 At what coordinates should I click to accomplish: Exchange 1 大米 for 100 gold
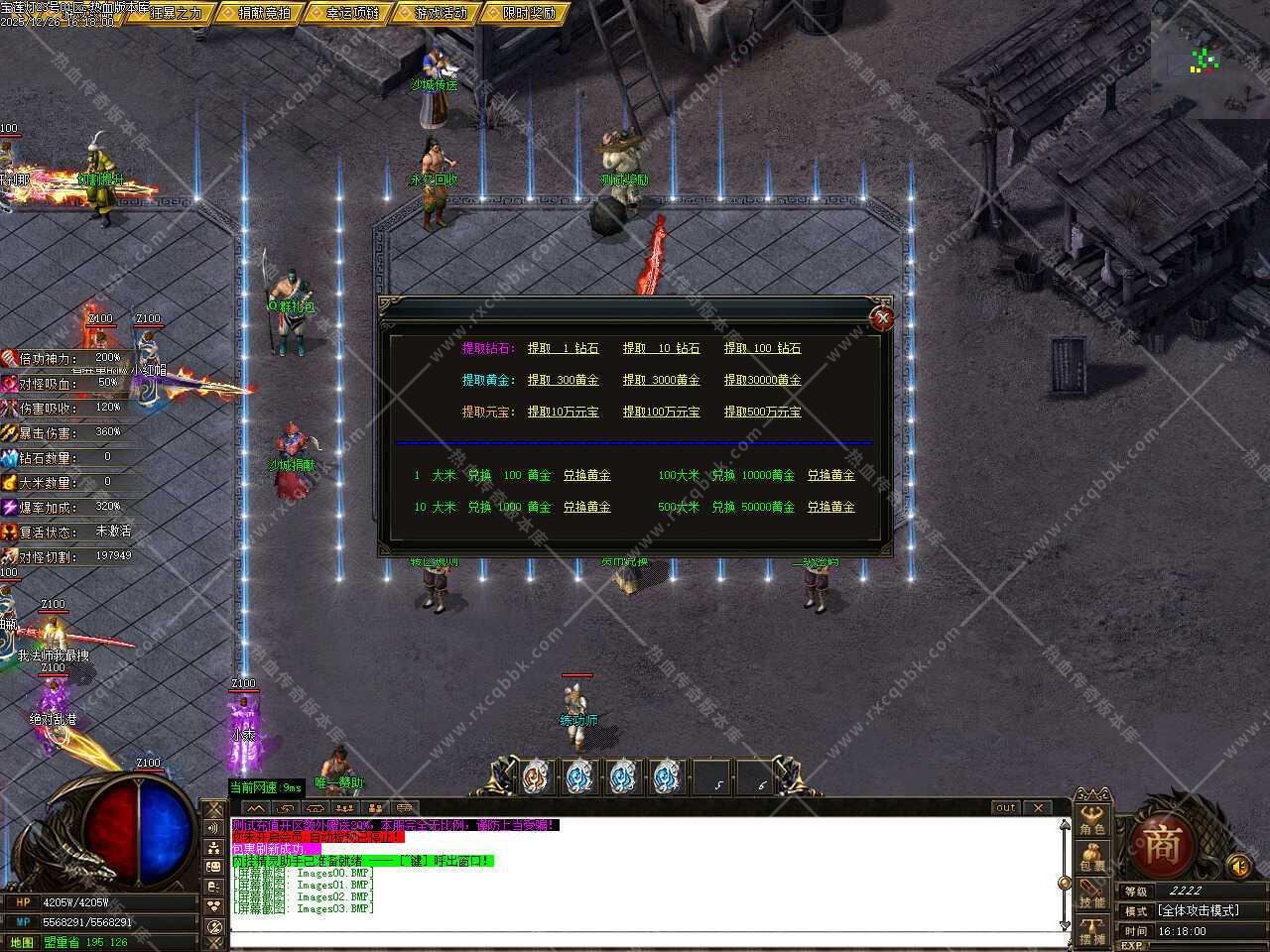click(x=586, y=475)
